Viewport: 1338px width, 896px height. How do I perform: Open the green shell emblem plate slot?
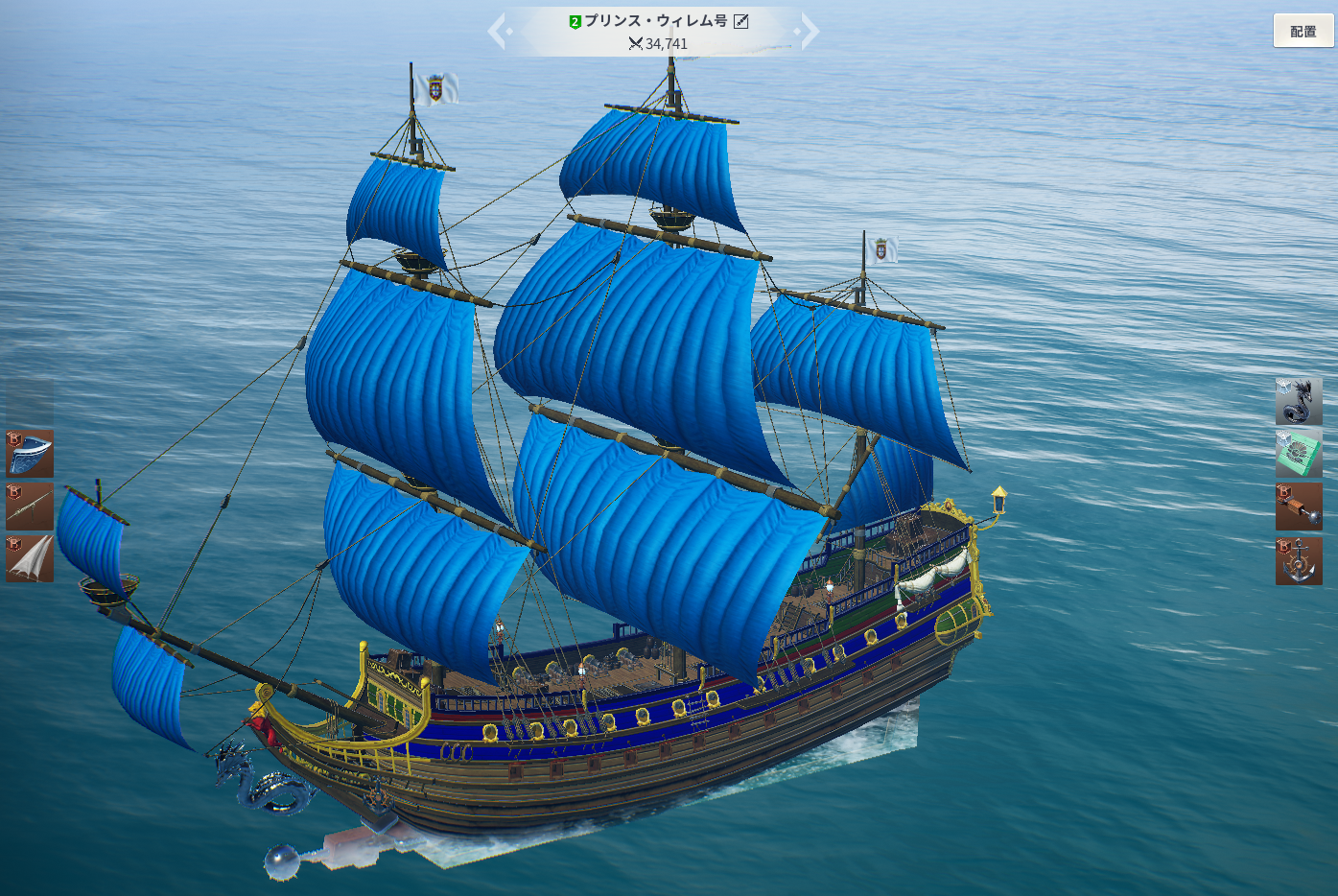pyautogui.click(x=1299, y=454)
